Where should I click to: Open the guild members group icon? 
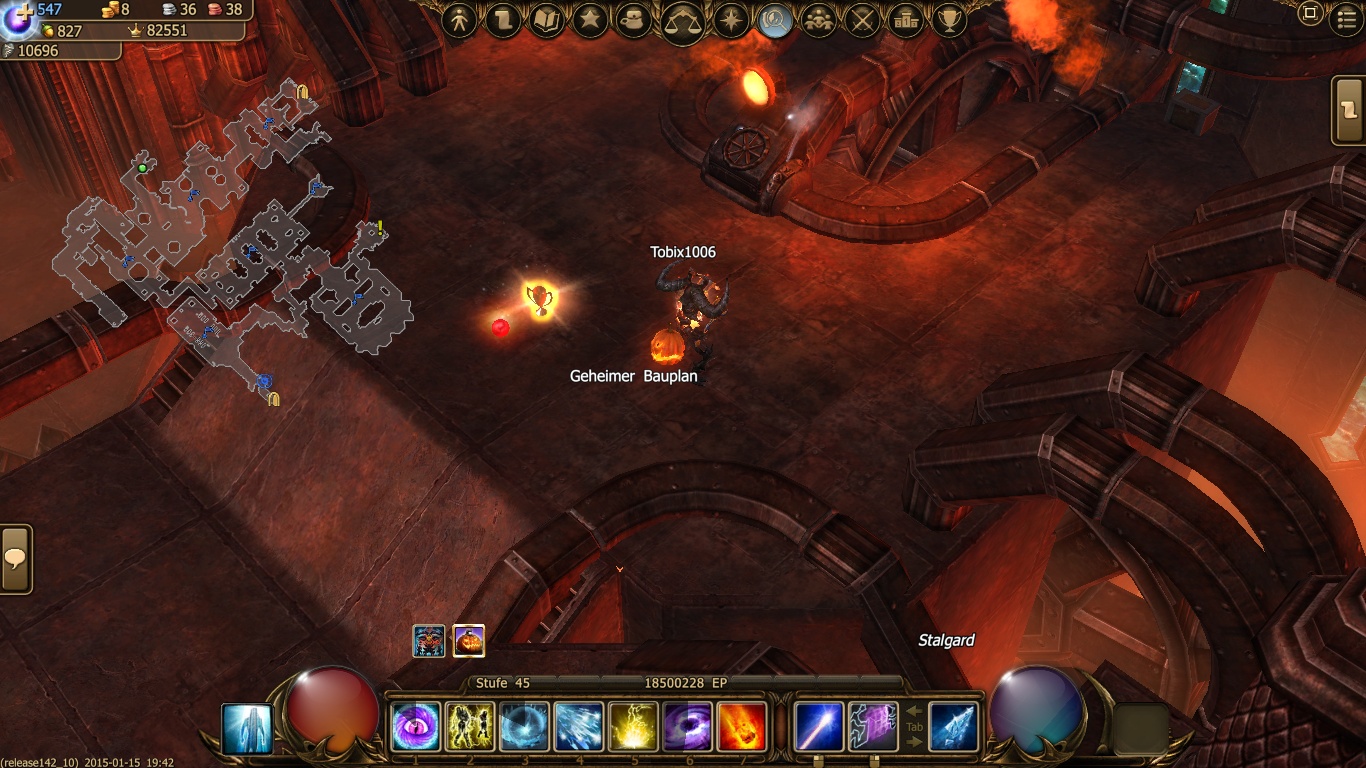coord(819,21)
